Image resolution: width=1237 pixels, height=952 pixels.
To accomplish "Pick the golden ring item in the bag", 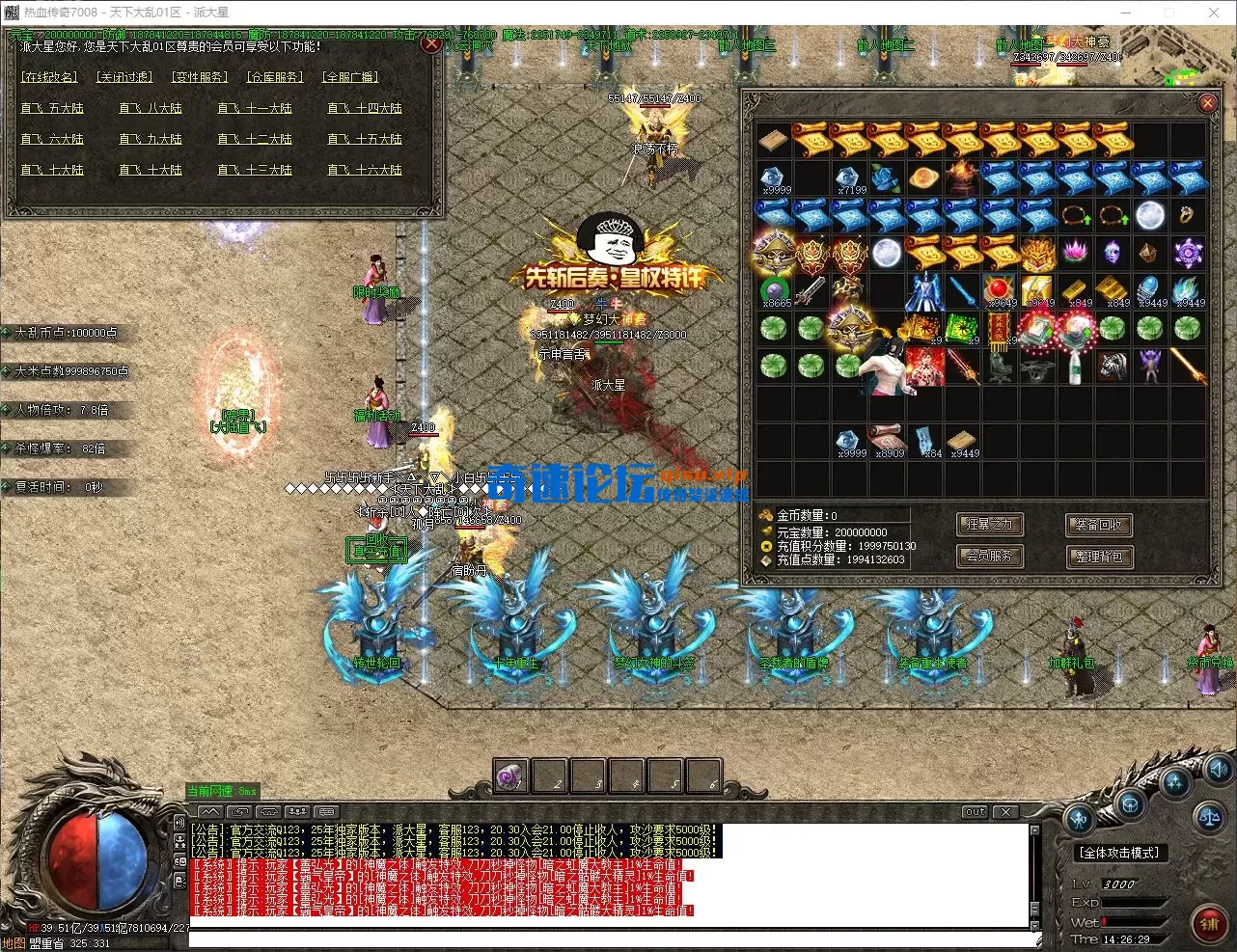I will (1187, 215).
